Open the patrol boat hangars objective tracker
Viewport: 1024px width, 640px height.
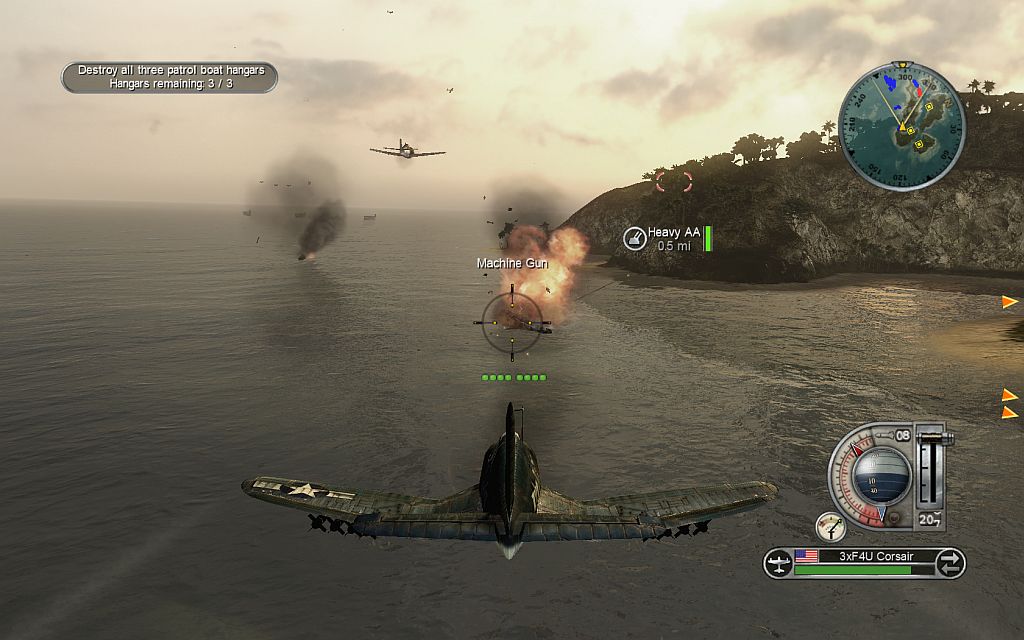point(169,77)
